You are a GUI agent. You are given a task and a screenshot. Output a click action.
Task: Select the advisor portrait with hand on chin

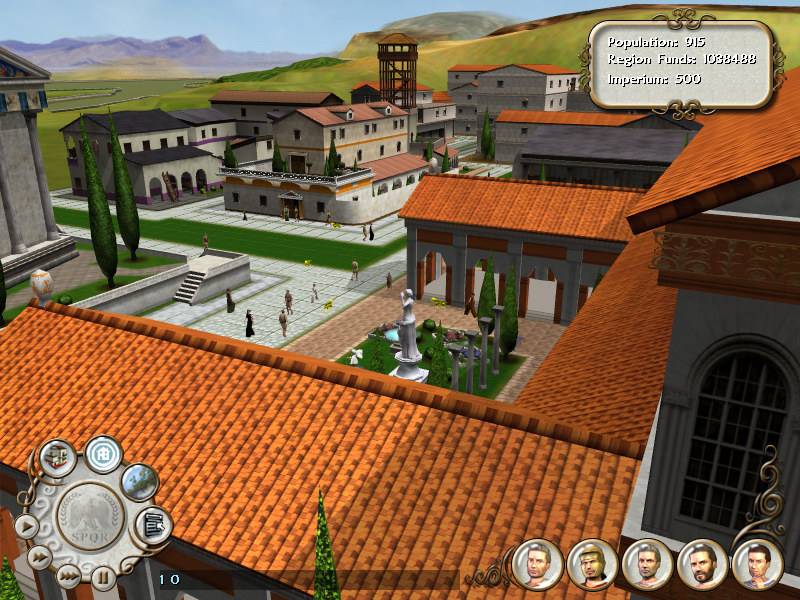tap(757, 565)
